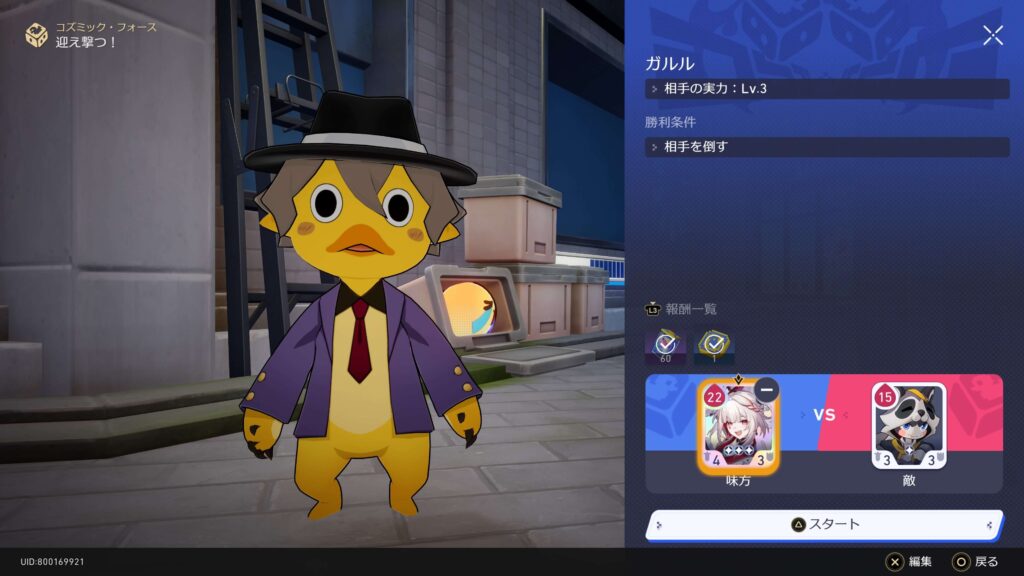
Task: Remove ally card using the minus button
Action: (767, 389)
